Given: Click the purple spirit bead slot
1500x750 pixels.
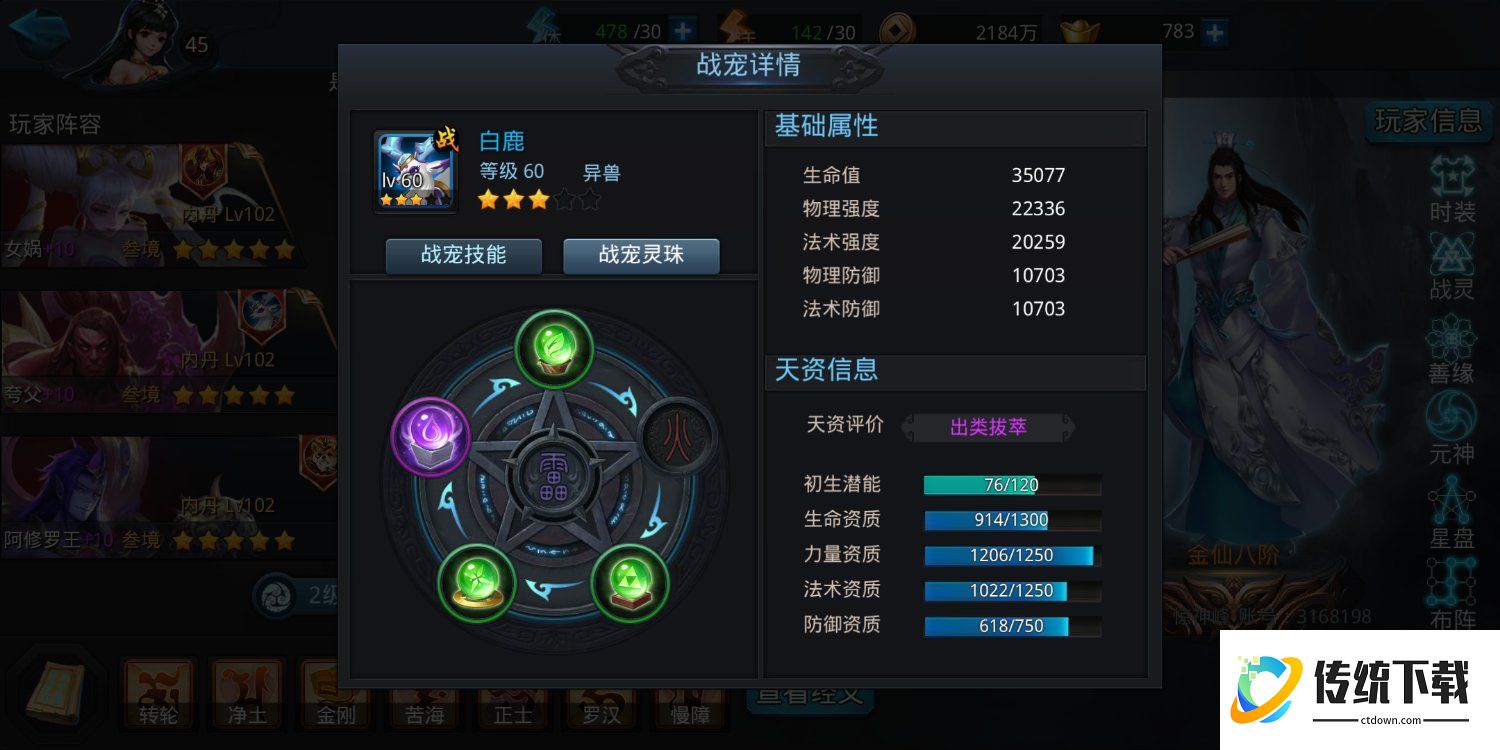Looking at the screenshot, I should coord(430,437).
